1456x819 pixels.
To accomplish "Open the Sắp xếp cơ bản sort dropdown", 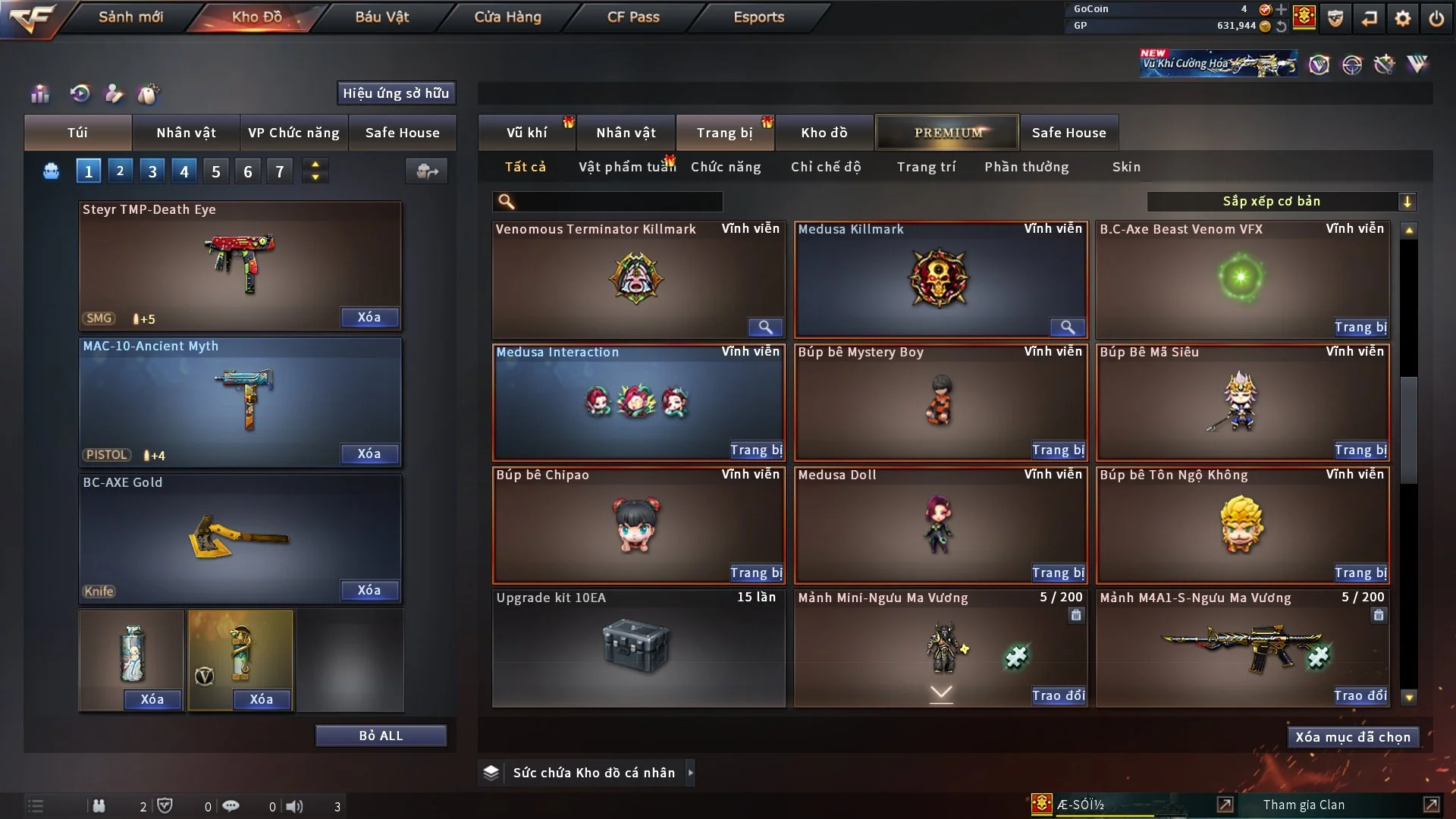I will pos(1281,202).
